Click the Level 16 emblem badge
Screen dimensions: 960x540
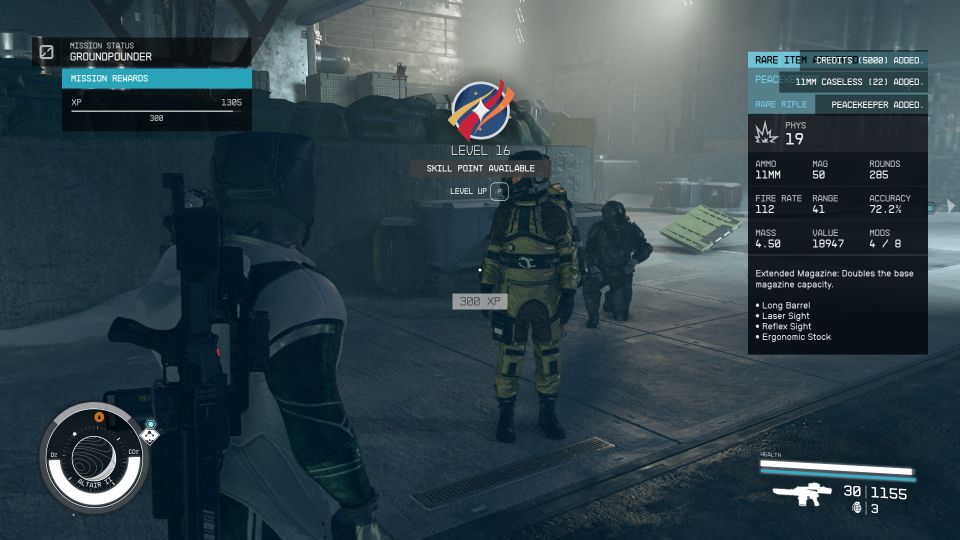point(482,109)
